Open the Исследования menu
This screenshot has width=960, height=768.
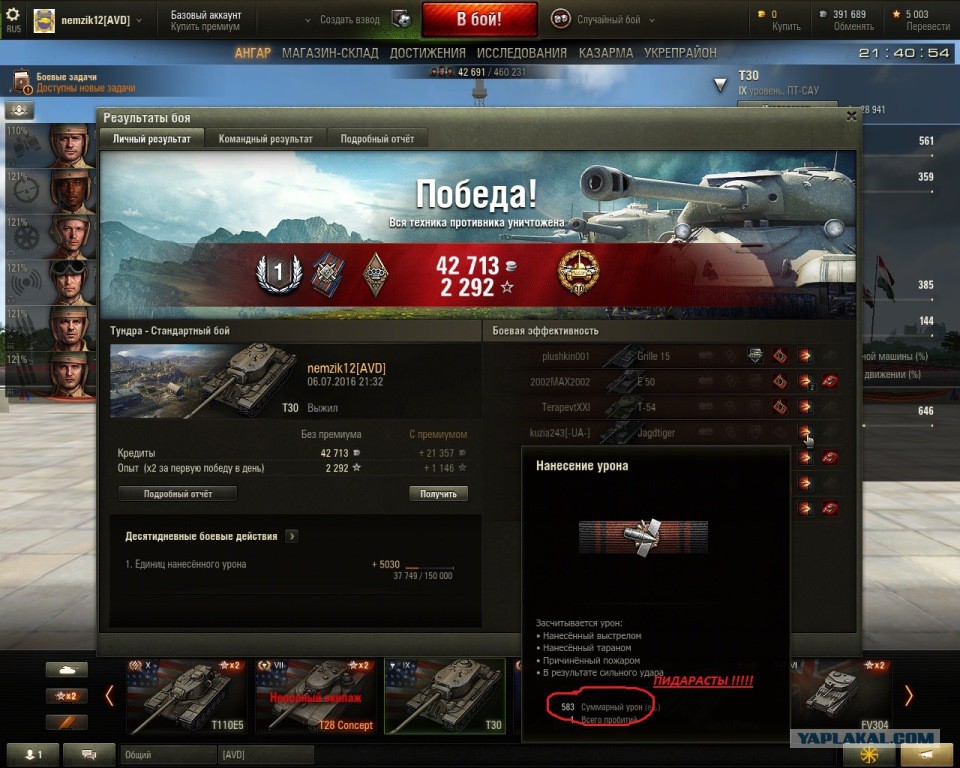point(521,53)
